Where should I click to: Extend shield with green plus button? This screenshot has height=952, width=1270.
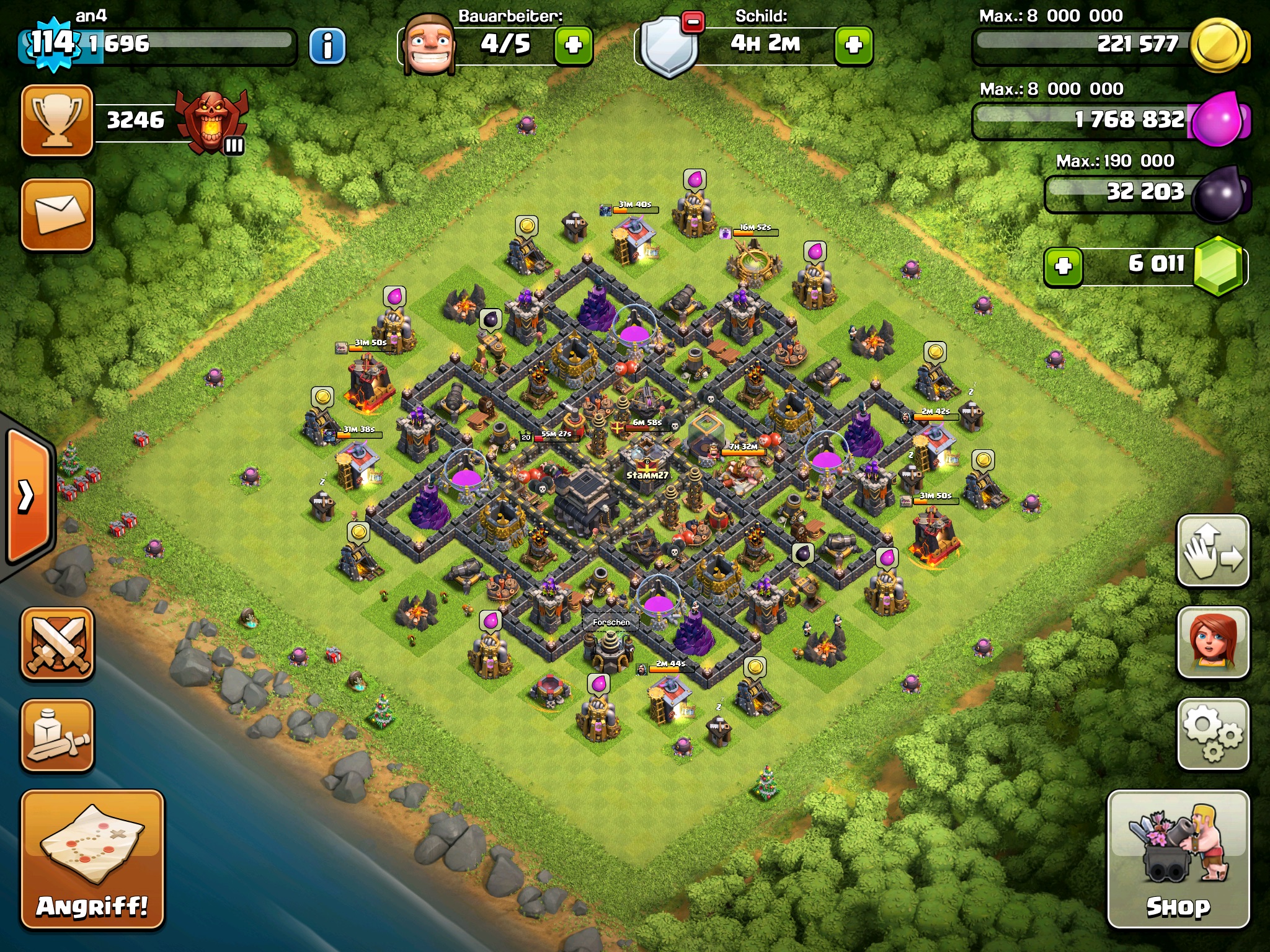pyautogui.click(x=854, y=45)
